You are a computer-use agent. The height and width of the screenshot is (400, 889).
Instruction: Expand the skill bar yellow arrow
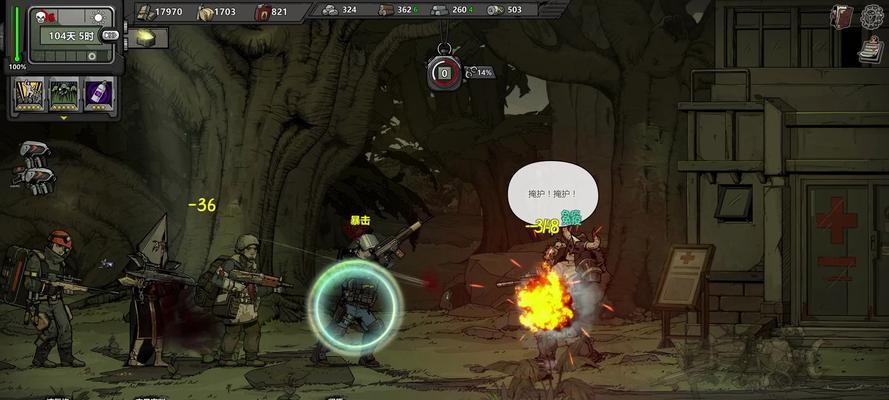point(64,117)
